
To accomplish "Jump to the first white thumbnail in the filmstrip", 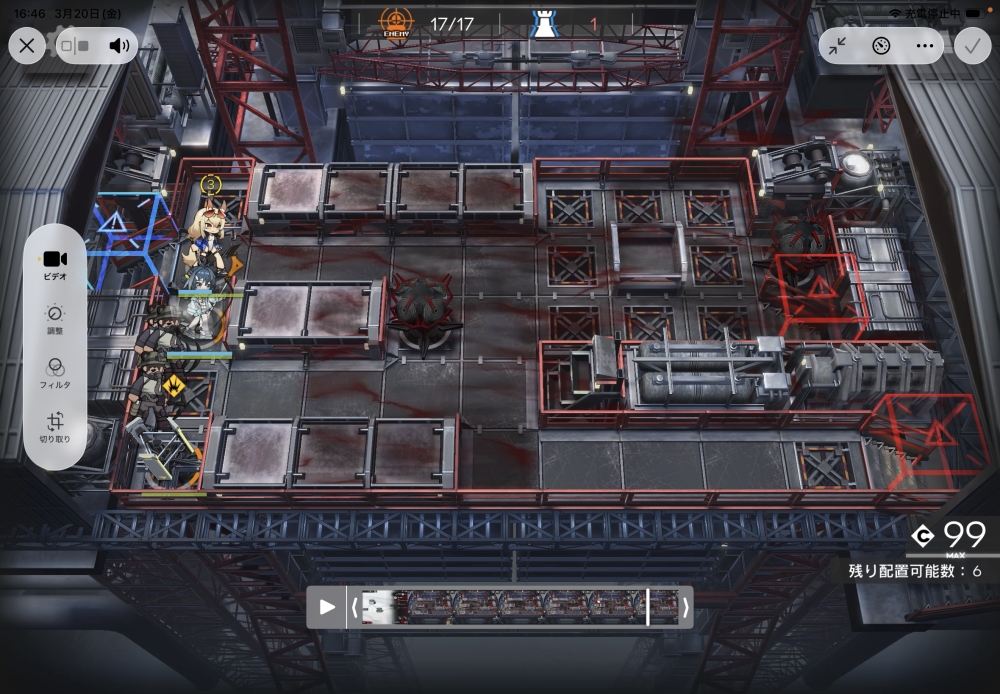I will pyautogui.click(x=377, y=607).
